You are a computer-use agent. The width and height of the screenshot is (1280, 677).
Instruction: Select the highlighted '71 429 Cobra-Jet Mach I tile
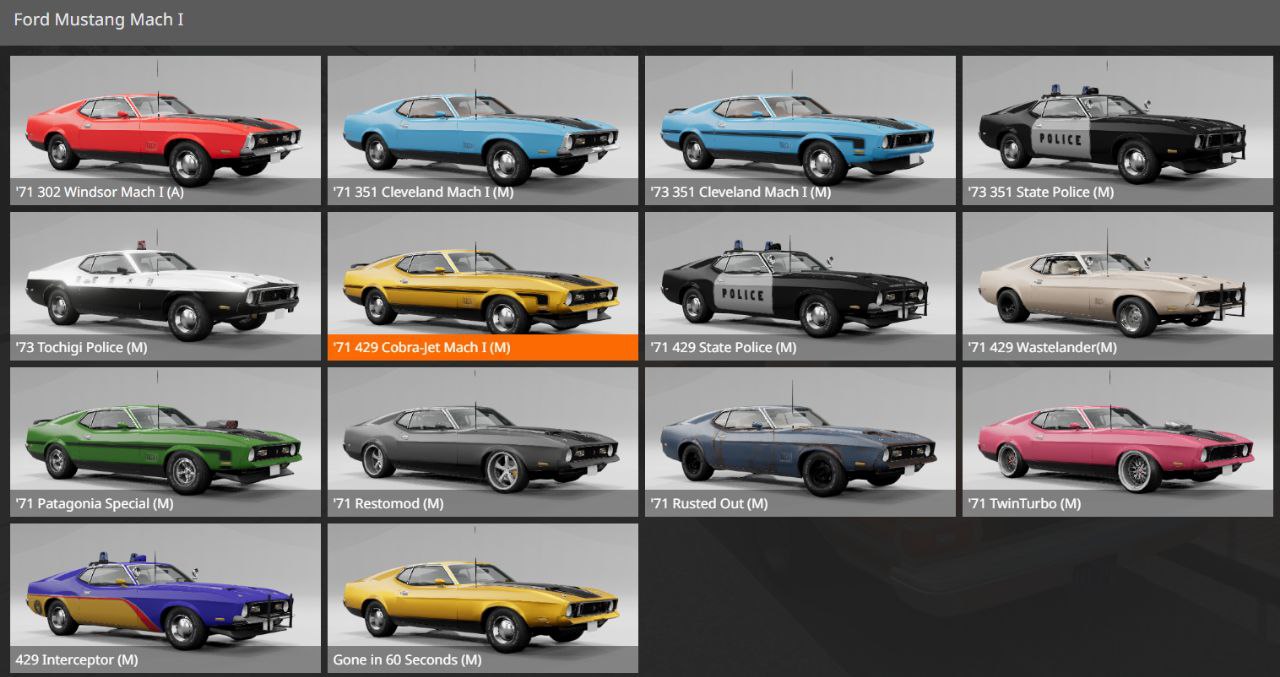coord(482,286)
